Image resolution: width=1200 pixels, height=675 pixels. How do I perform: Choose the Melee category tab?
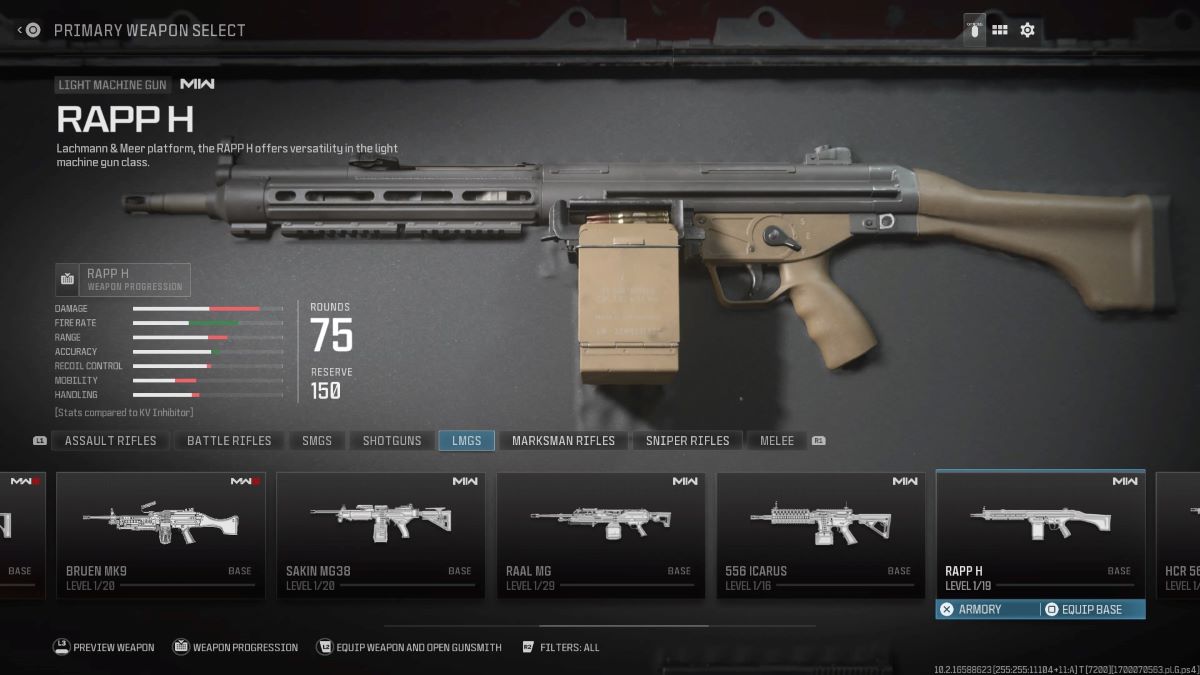click(x=777, y=441)
